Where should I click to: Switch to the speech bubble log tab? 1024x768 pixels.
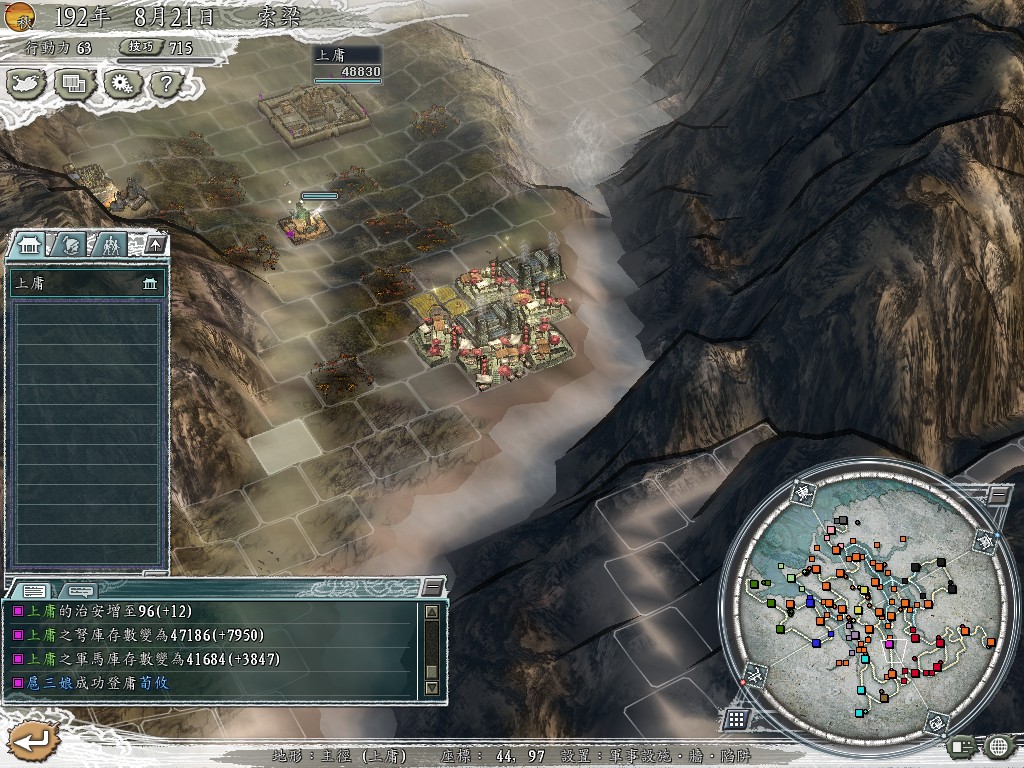click(82, 590)
